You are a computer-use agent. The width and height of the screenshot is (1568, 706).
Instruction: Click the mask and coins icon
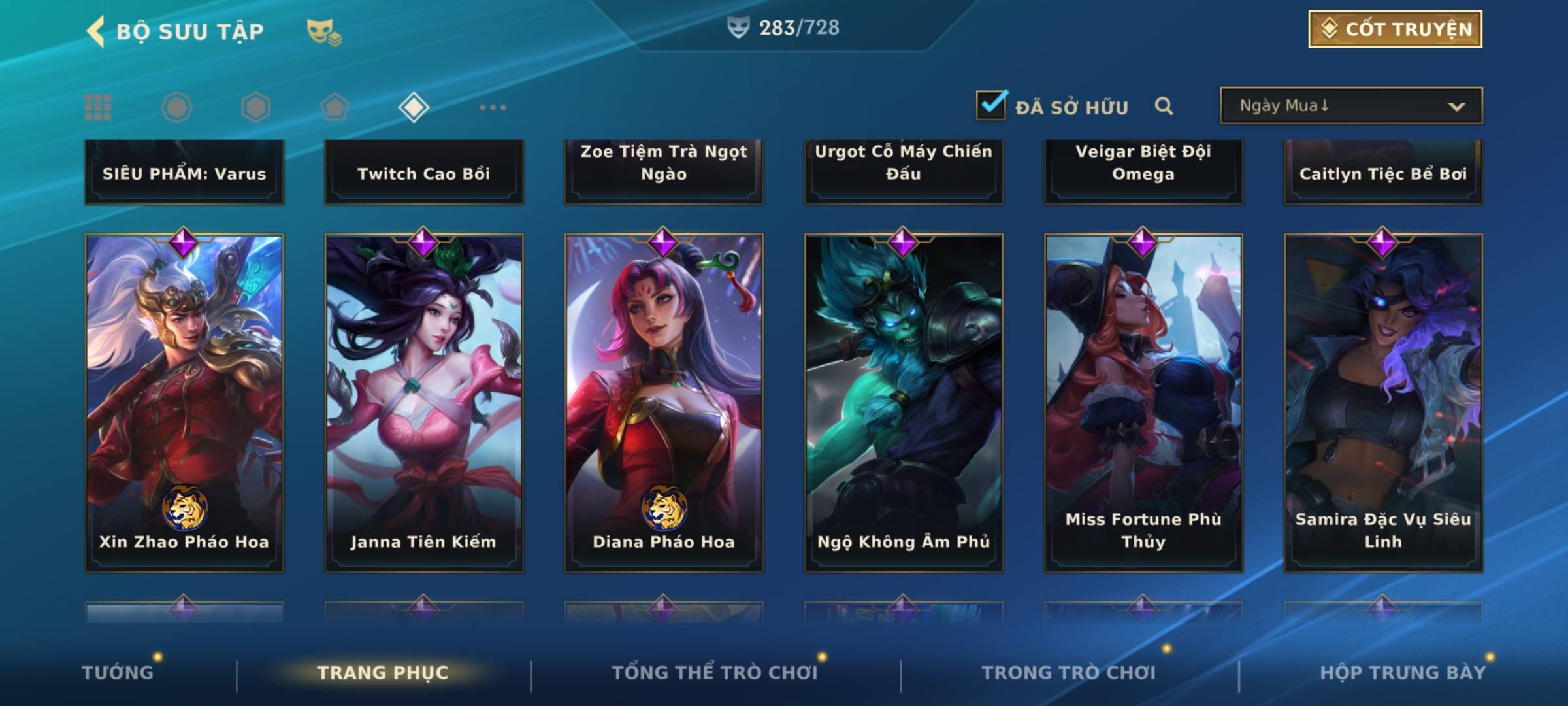click(x=324, y=32)
